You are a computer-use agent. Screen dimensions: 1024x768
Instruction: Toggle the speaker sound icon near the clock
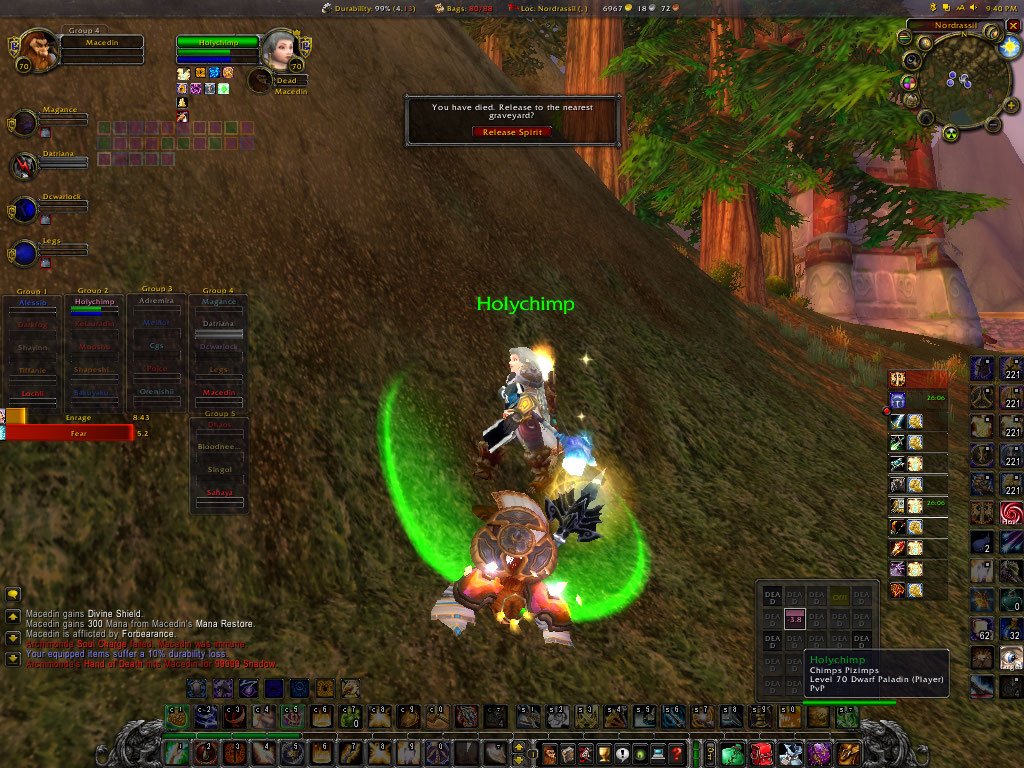973,8
